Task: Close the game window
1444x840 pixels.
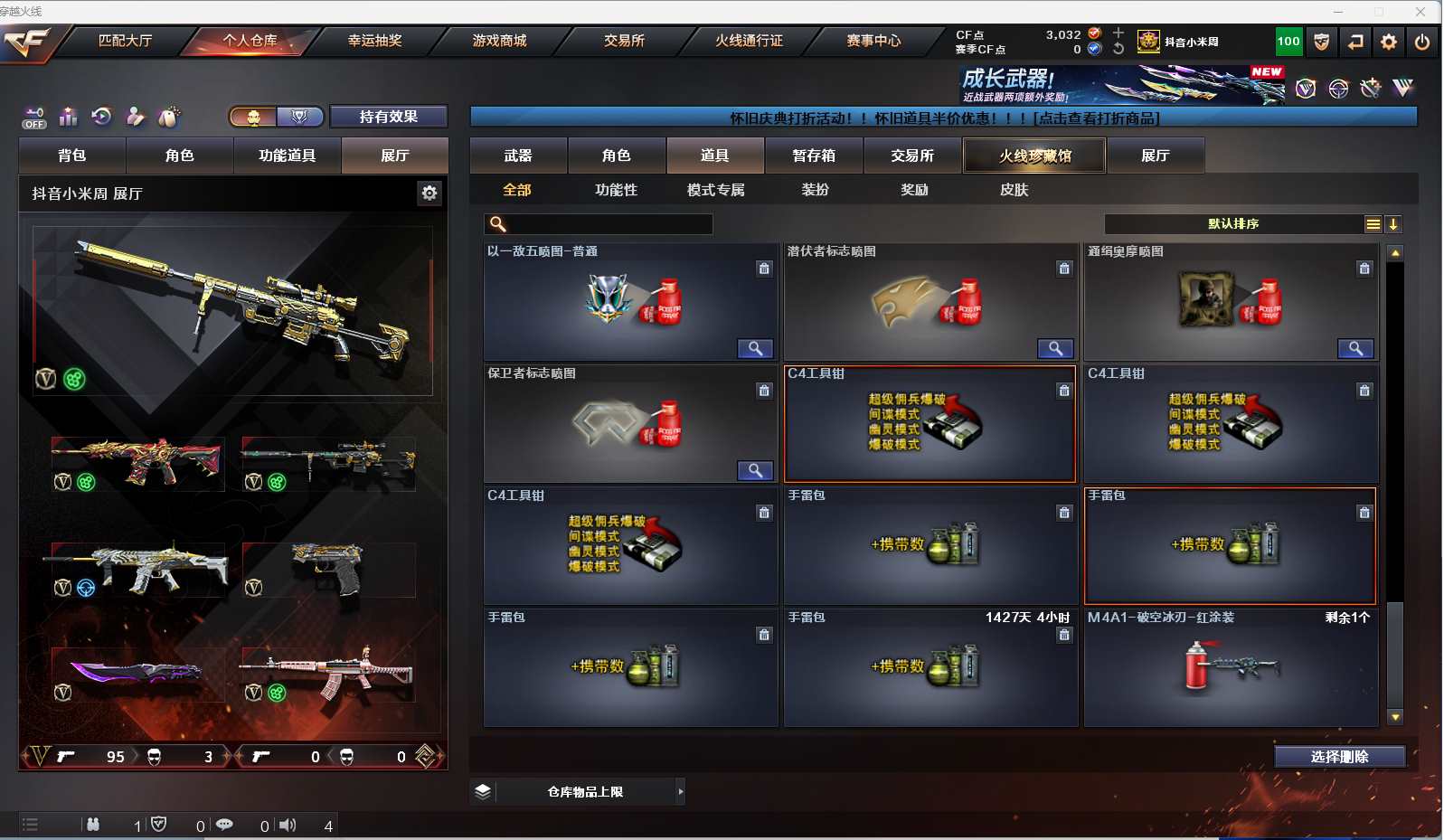Action: [x=1421, y=12]
